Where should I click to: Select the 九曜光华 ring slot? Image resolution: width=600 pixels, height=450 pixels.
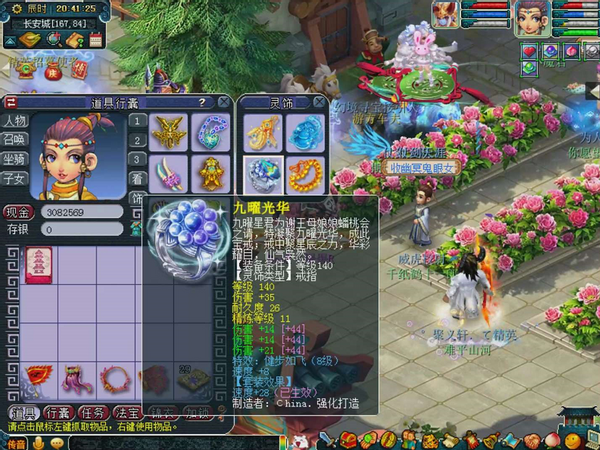(x=262, y=174)
